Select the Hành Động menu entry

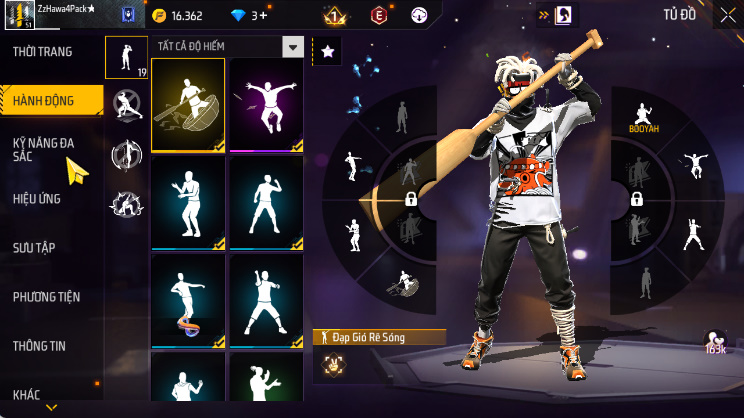[x=44, y=100]
